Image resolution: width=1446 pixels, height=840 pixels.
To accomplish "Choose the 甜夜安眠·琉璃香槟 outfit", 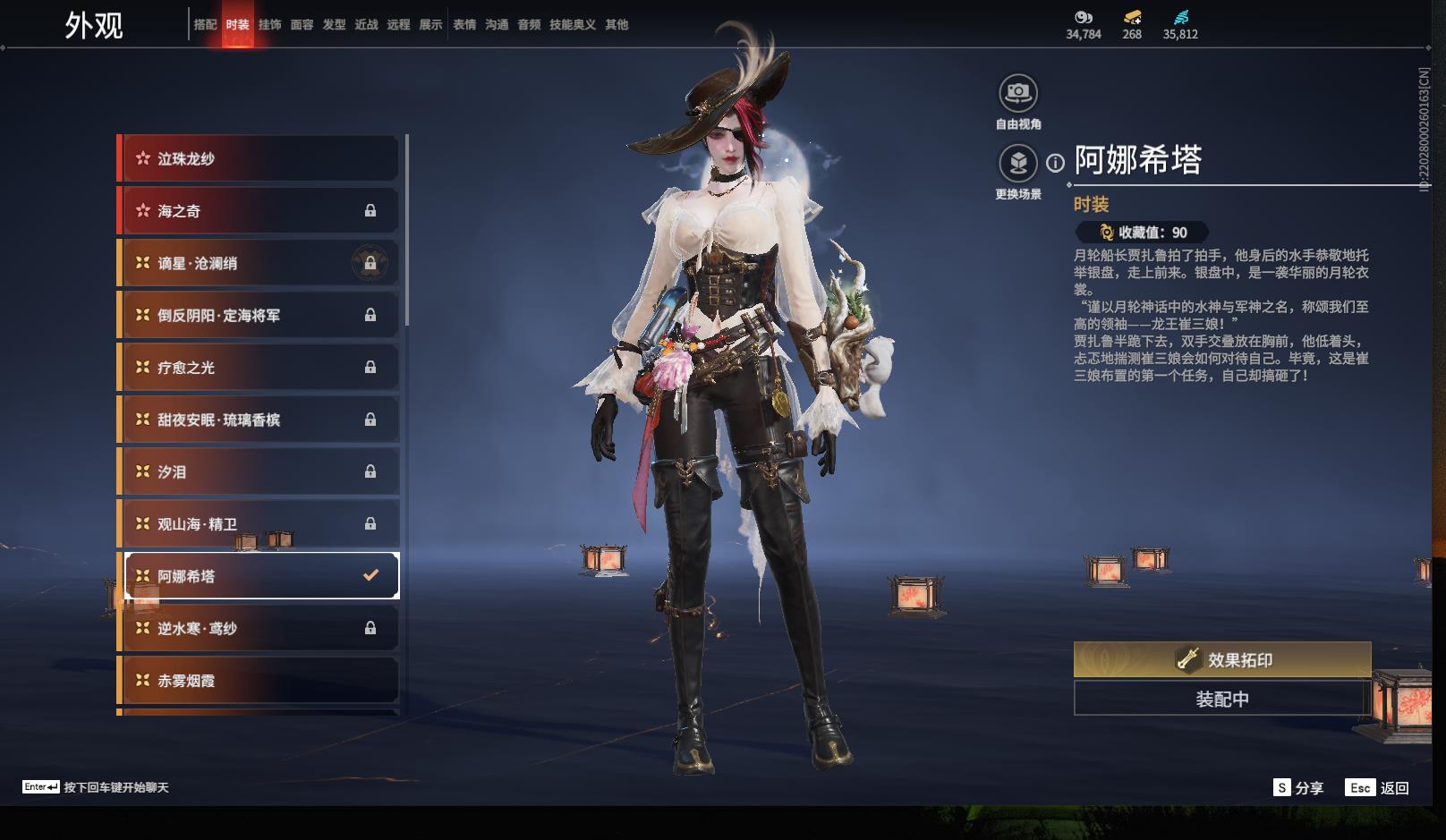I will tap(259, 420).
